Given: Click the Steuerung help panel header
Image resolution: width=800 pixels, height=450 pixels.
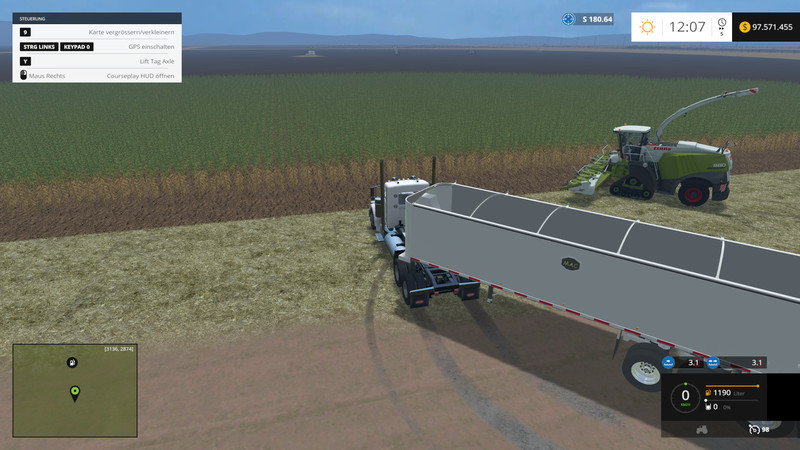Looking at the screenshot, I should 97,18.
